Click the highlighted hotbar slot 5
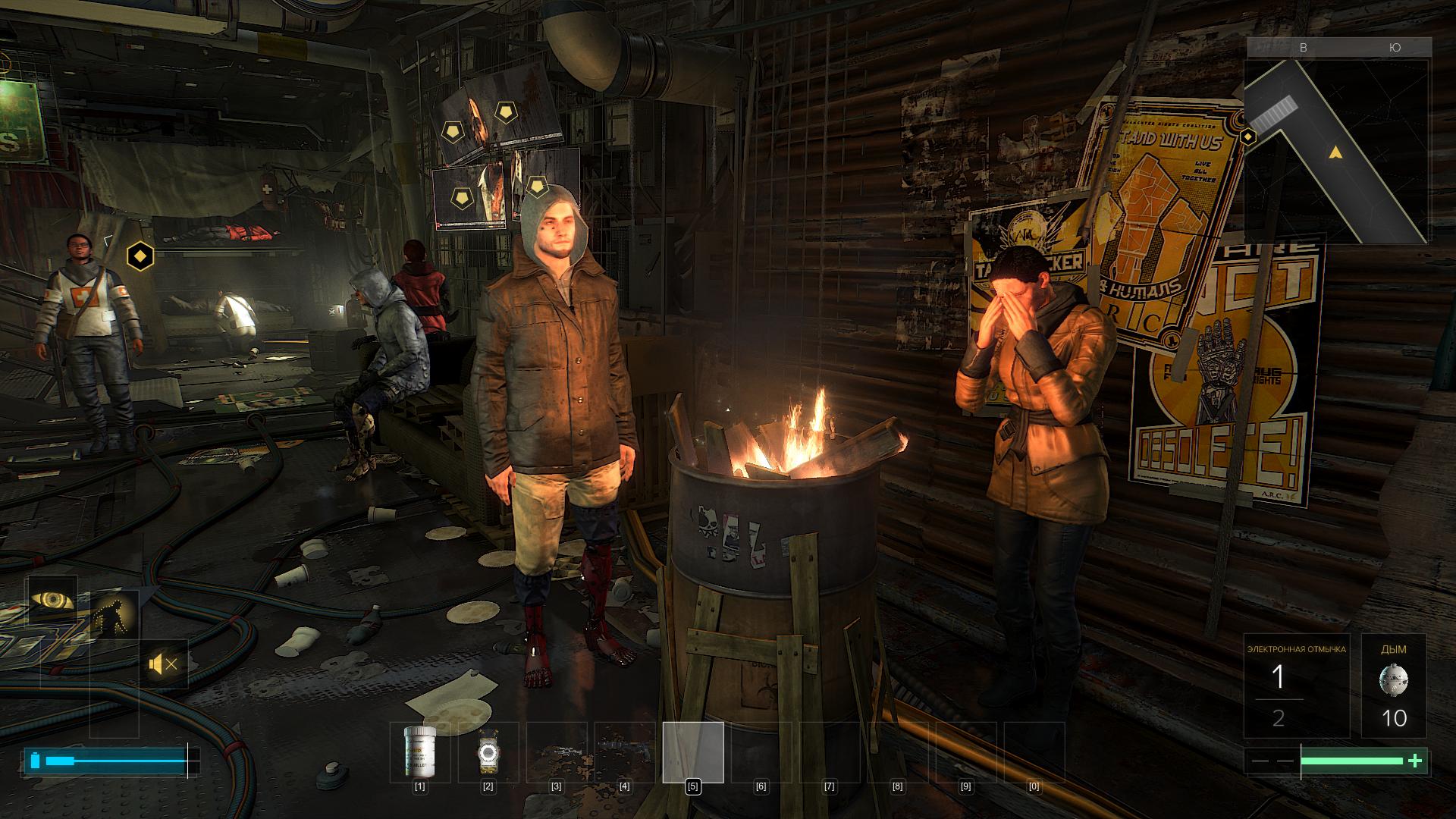Screen dimensions: 1456x819 coord(693,752)
